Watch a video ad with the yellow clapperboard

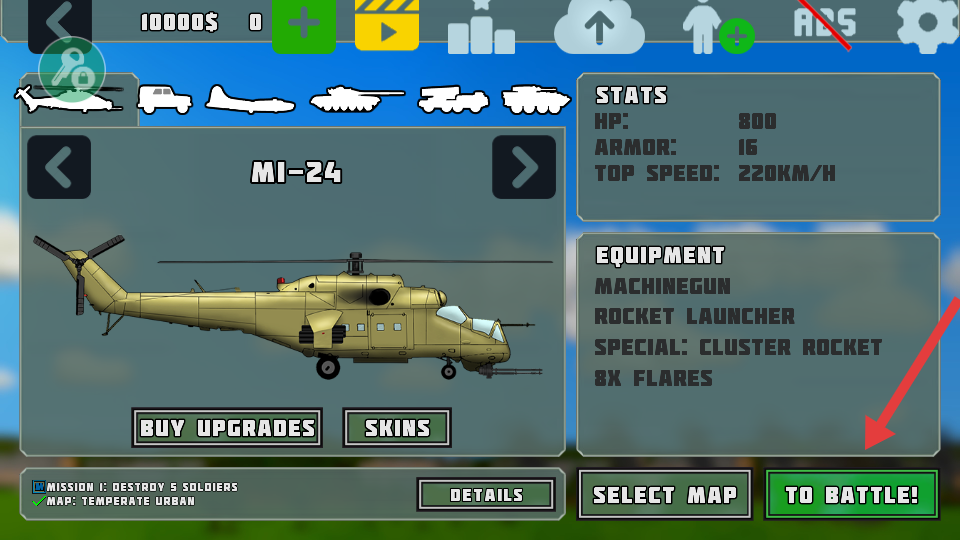point(387,24)
